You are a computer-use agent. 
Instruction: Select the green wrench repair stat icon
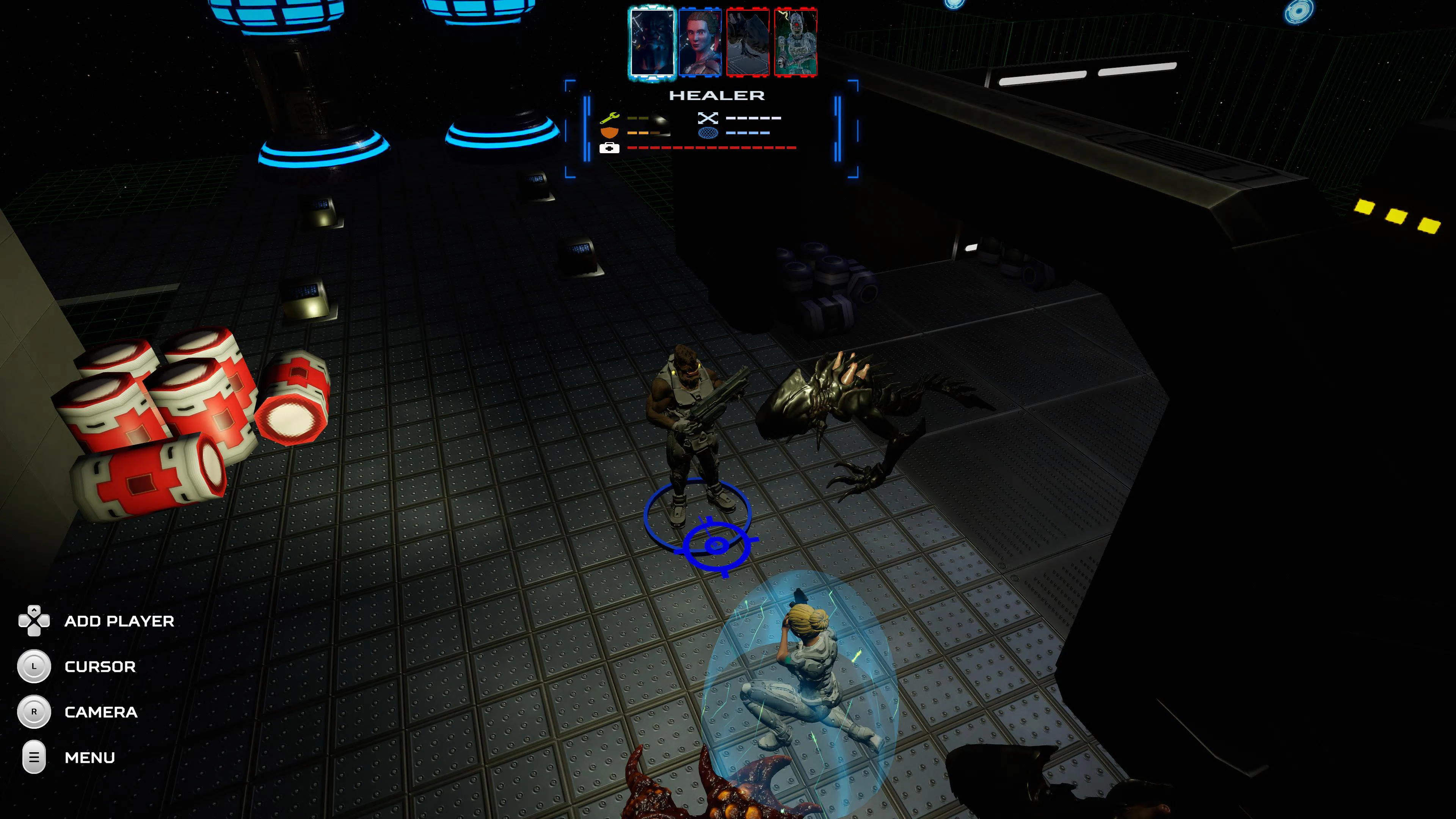pyautogui.click(x=610, y=118)
